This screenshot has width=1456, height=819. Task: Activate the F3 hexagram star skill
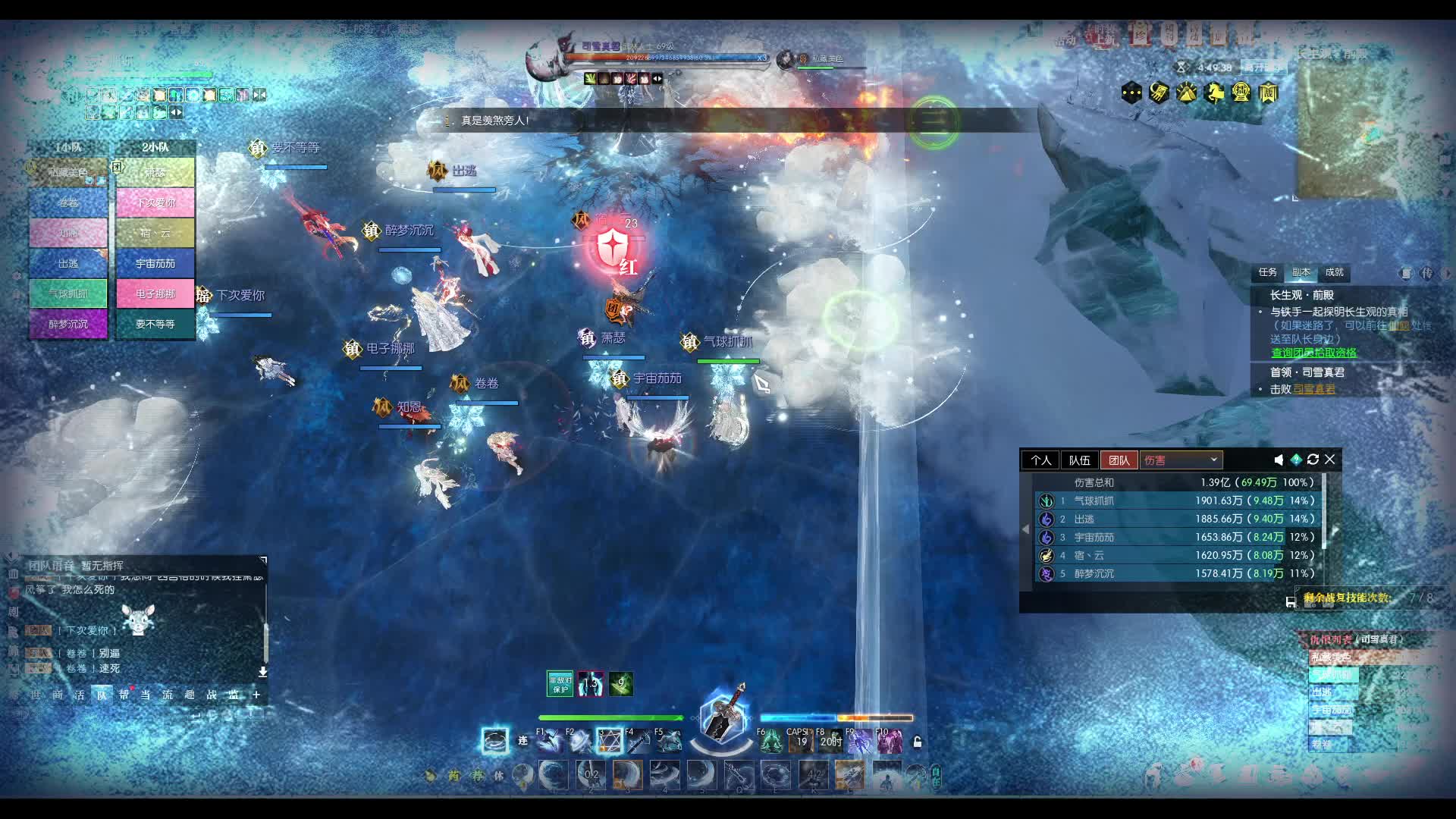pyautogui.click(x=609, y=741)
